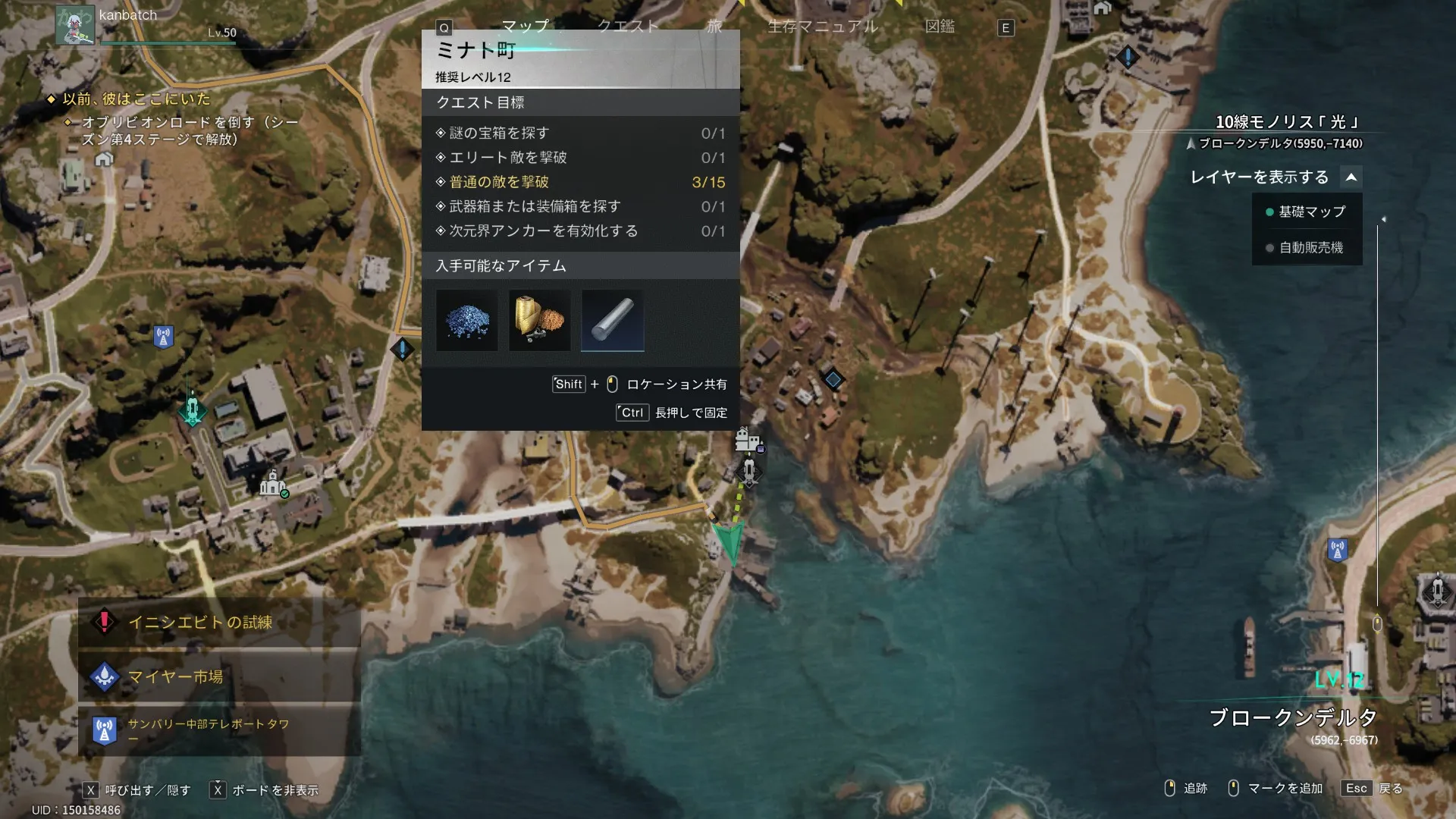The width and height of the screenshot is (1456, 819).
Task: Select the blue ore item reward
Action: pyautogui.click(x=467, y=321)
